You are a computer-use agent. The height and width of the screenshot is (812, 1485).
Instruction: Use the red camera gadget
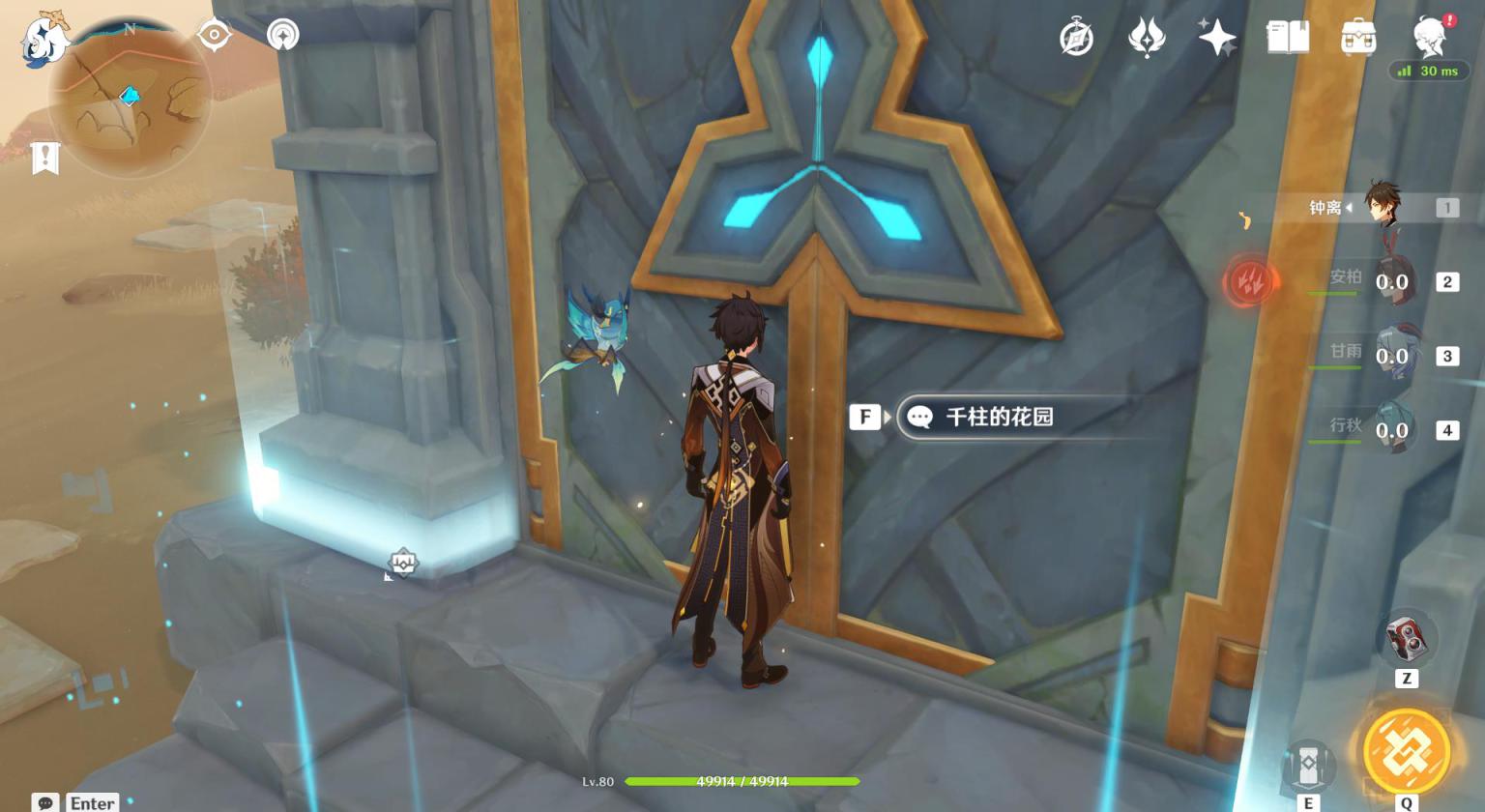[x=1406, y=637]
